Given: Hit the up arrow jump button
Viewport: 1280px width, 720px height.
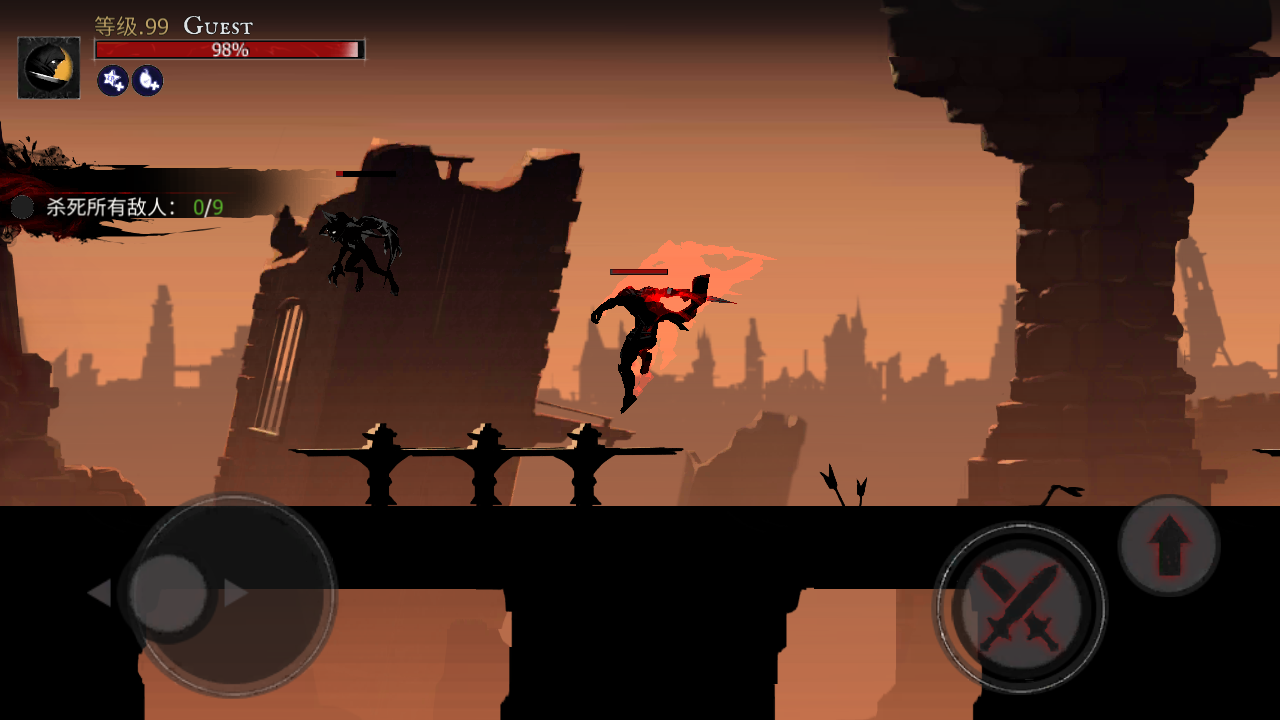Looking at the screenshot, I should point(1168,545).
